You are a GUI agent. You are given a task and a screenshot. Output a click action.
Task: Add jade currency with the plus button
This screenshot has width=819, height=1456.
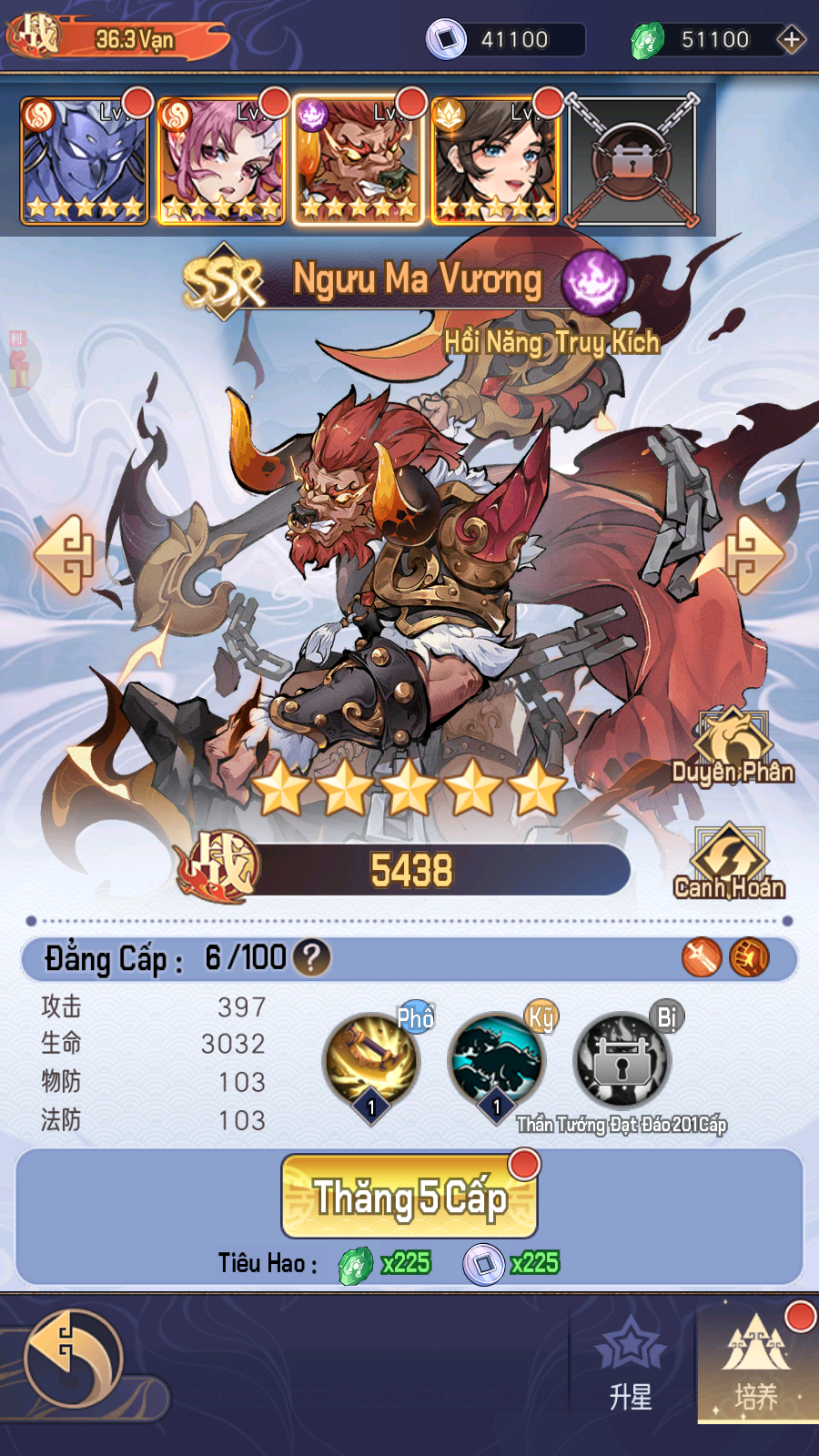[x=791, y=40]
